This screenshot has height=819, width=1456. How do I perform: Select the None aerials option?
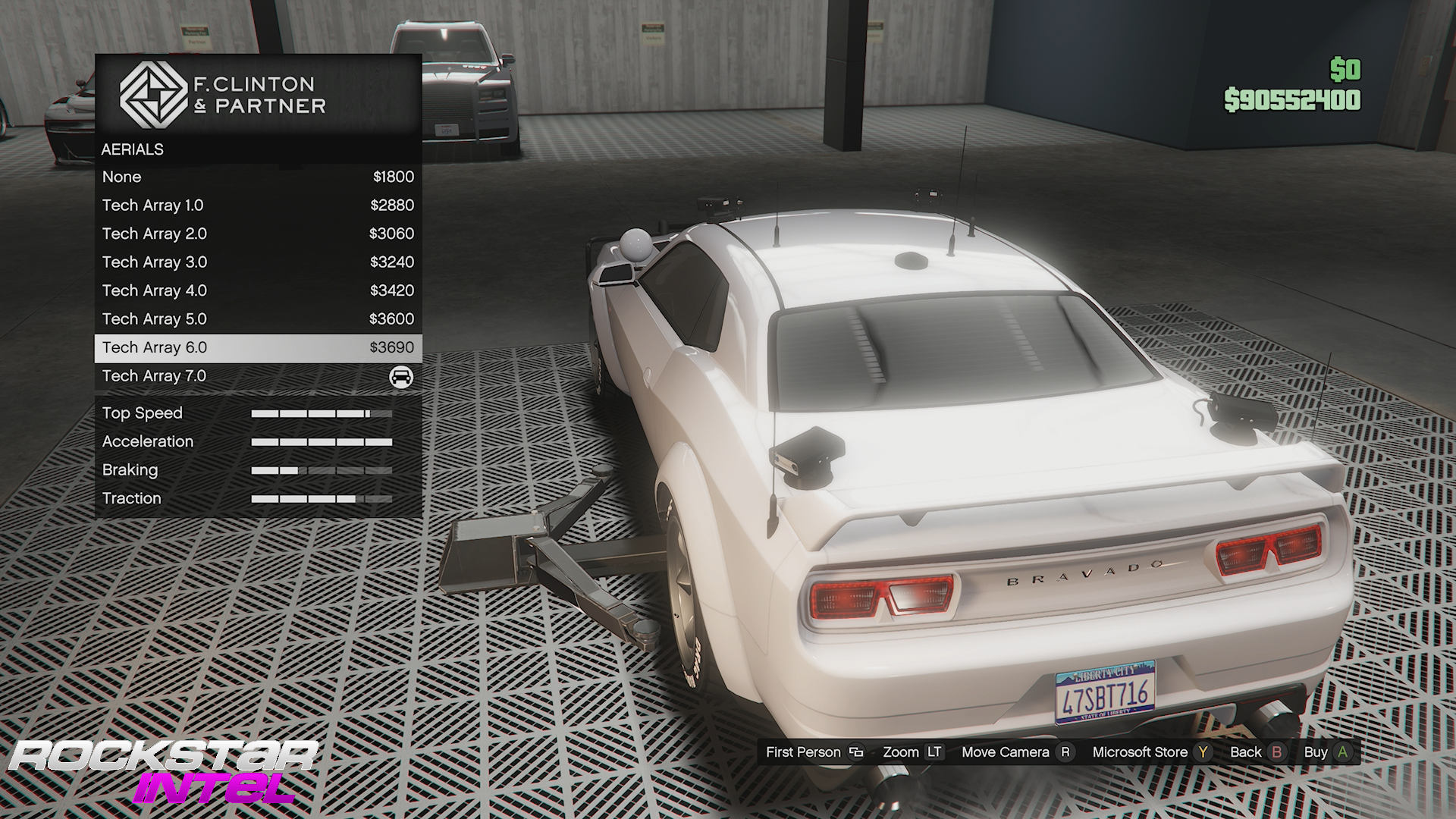tap(258, 177)
